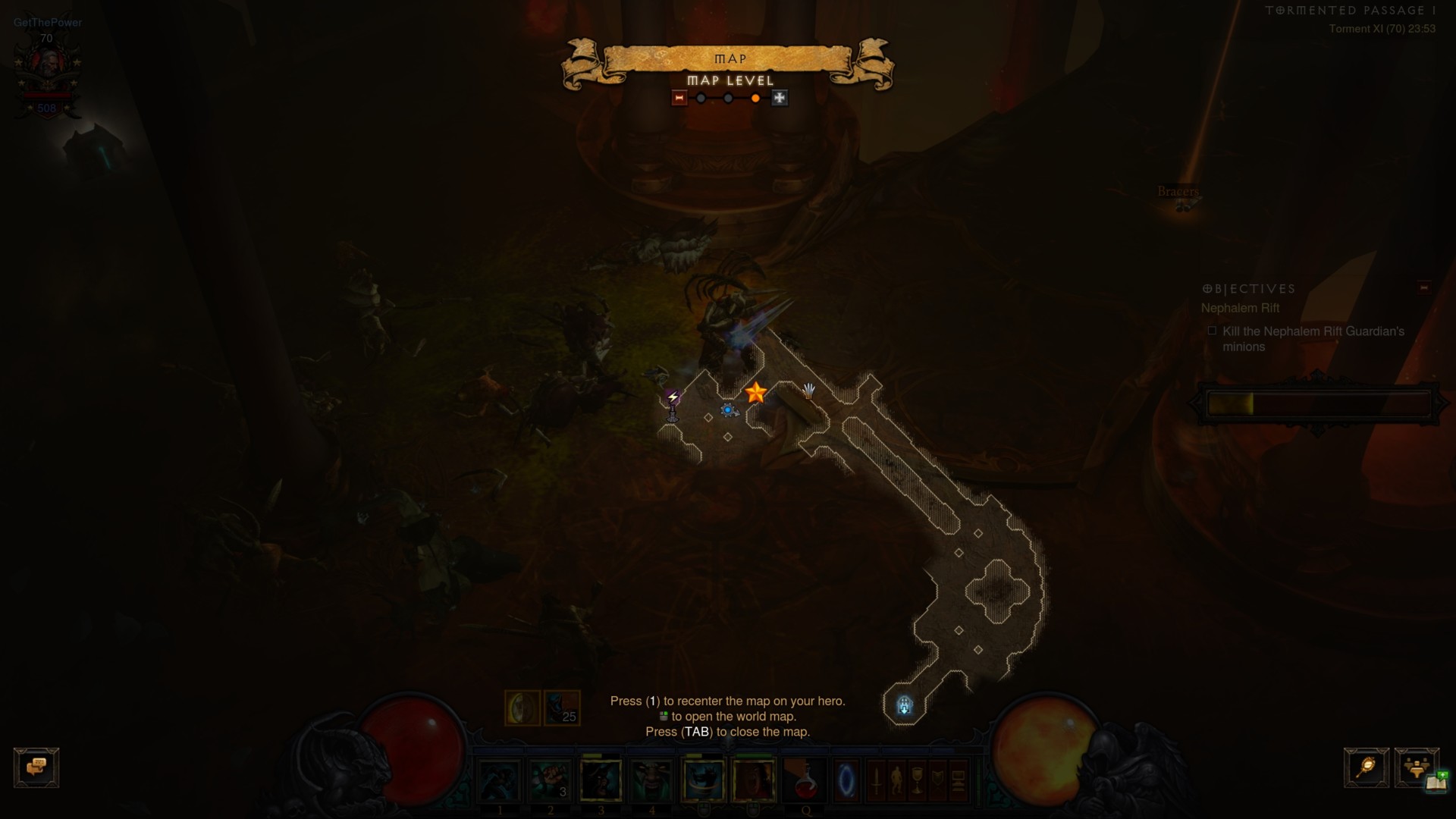Click the cross endpoint on the map level track
This screenshot has width=1456, height=819.
coord(780,98)
